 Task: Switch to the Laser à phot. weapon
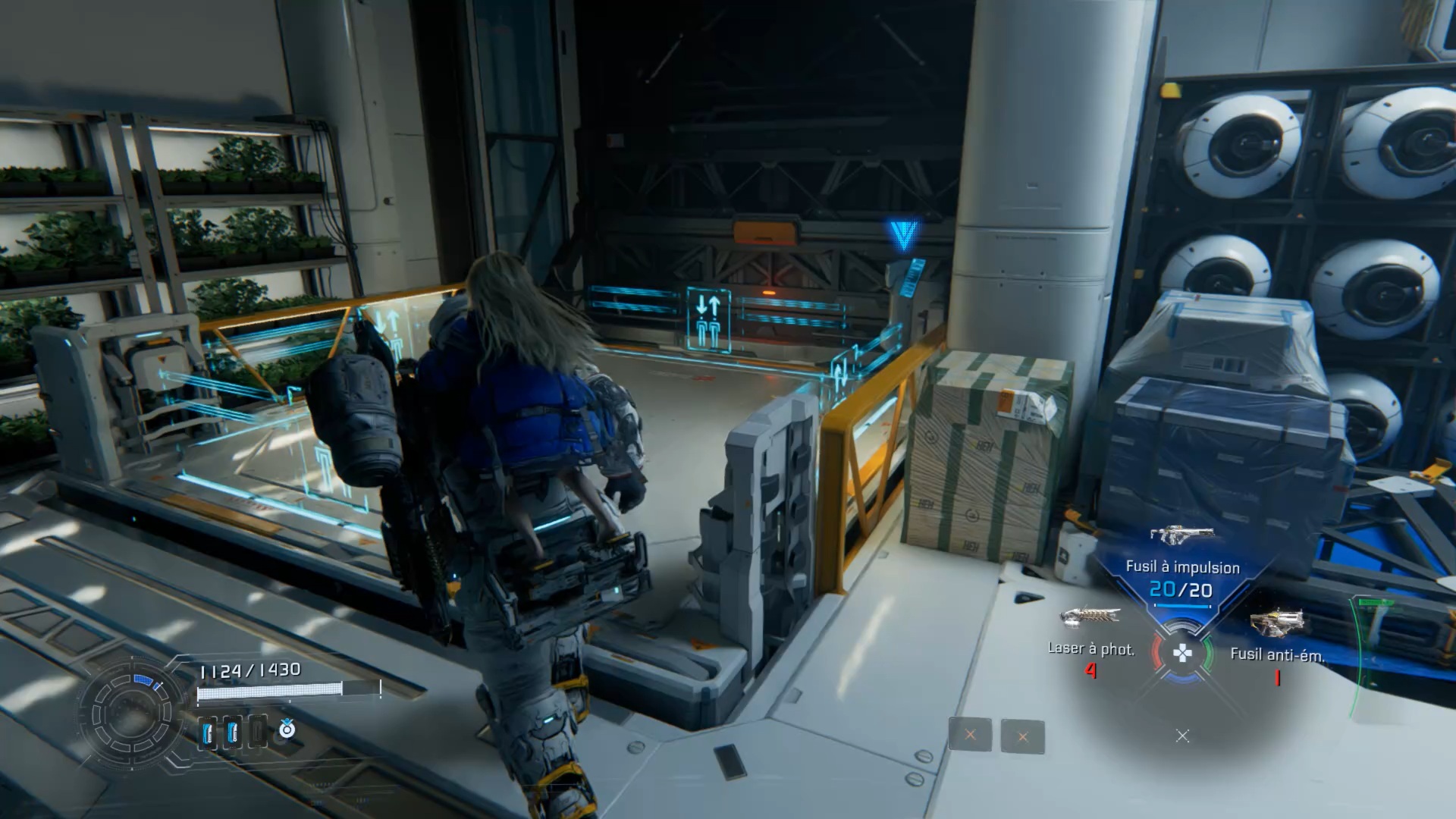[1090, 617]
